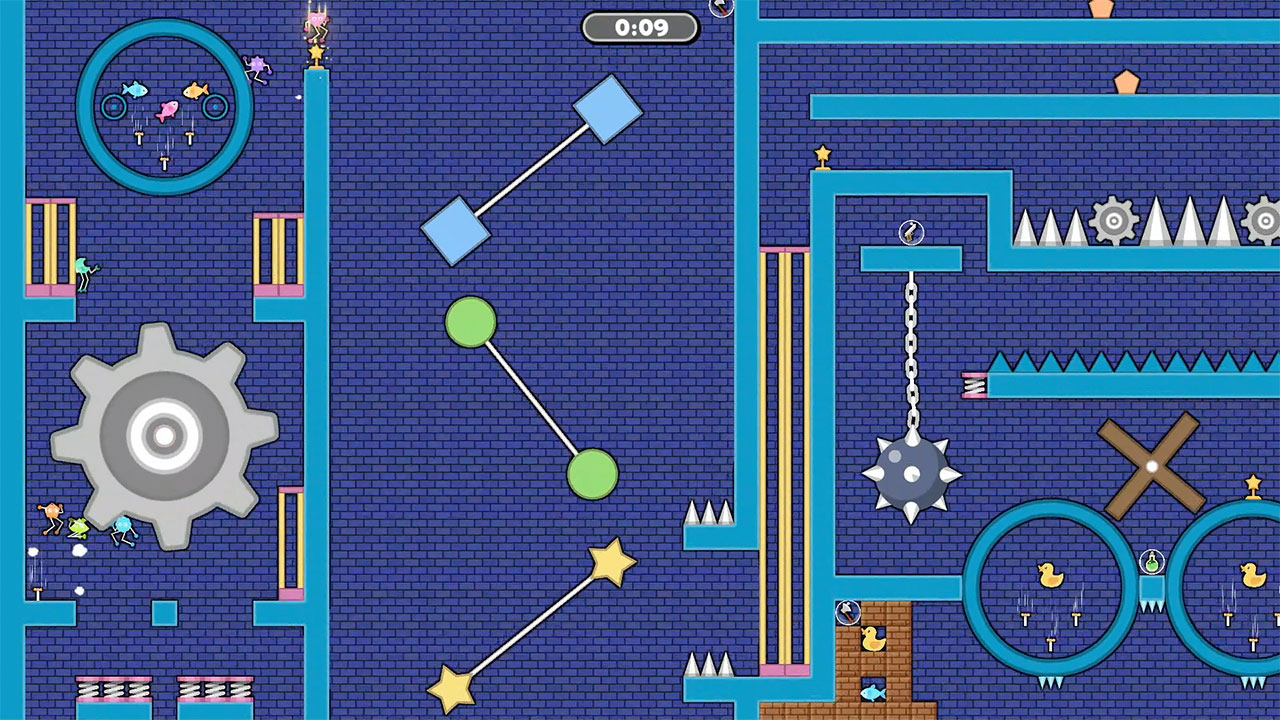Select the upper blue diamond block on the rope
The width and height of the screenshot is (1280, 720).
[608, 107]
